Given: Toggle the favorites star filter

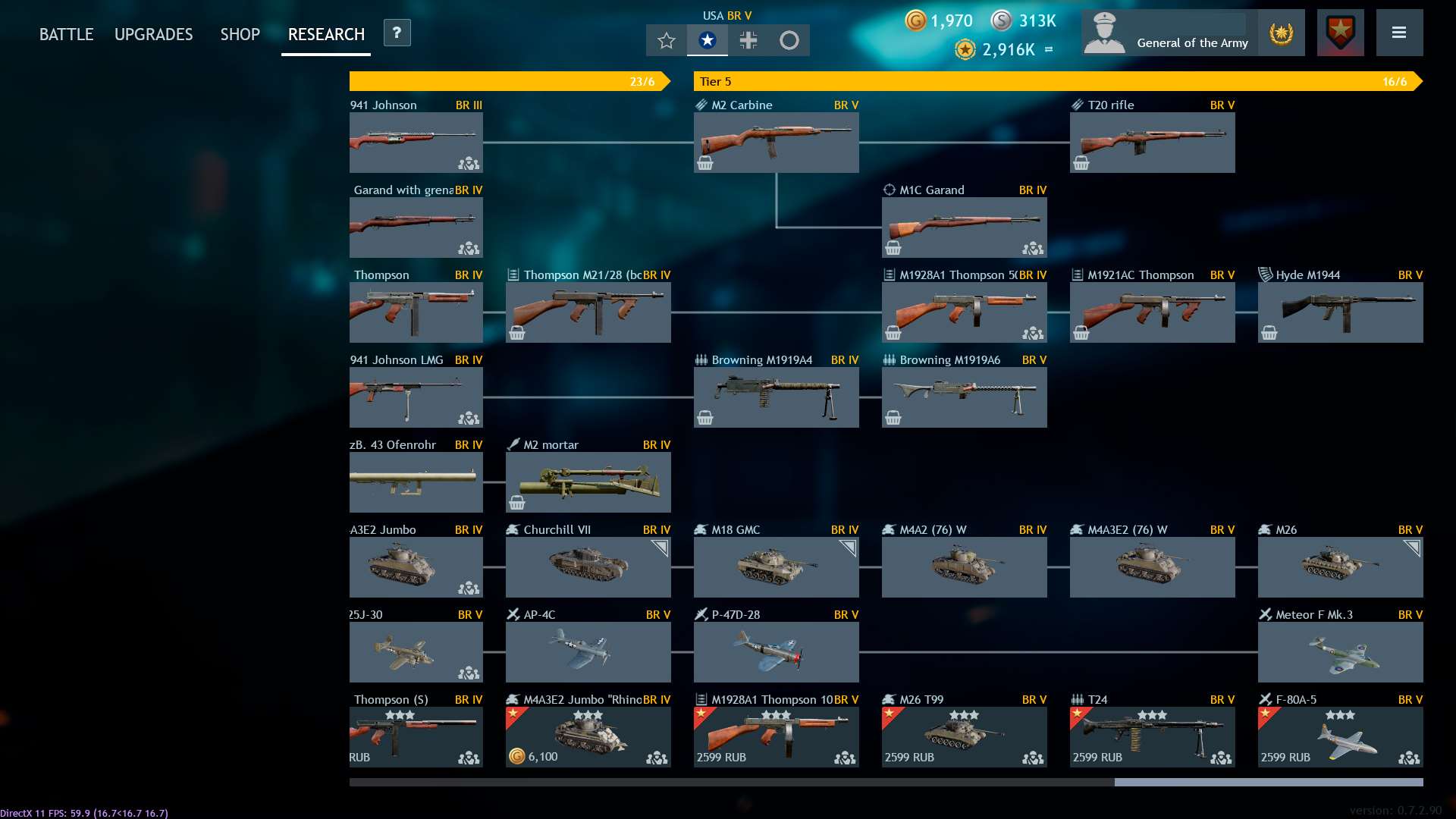Looking at the screenshot, I should (666, 40).
